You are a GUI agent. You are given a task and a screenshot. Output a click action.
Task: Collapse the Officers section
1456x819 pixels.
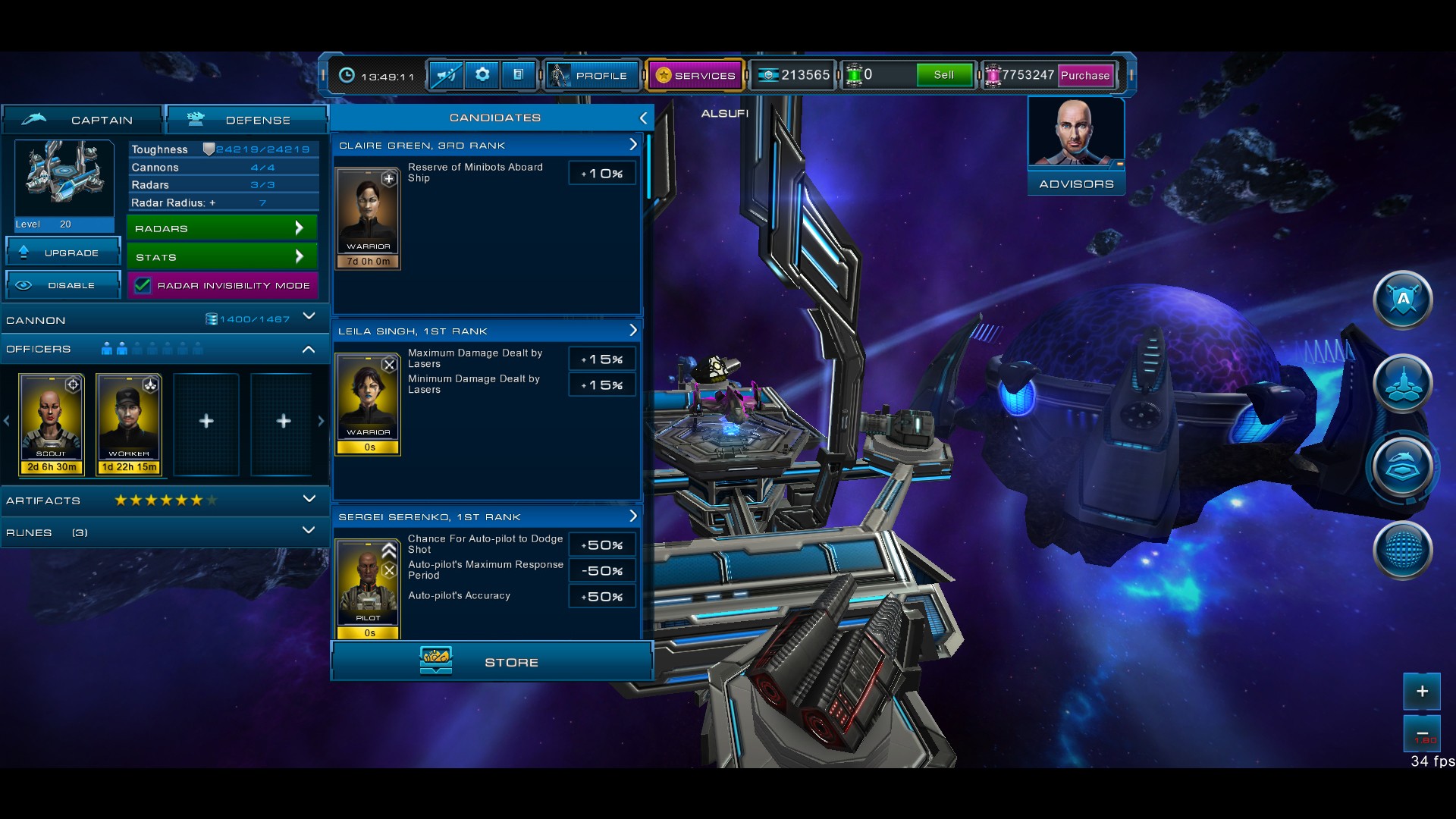click(x=309, y=350)
